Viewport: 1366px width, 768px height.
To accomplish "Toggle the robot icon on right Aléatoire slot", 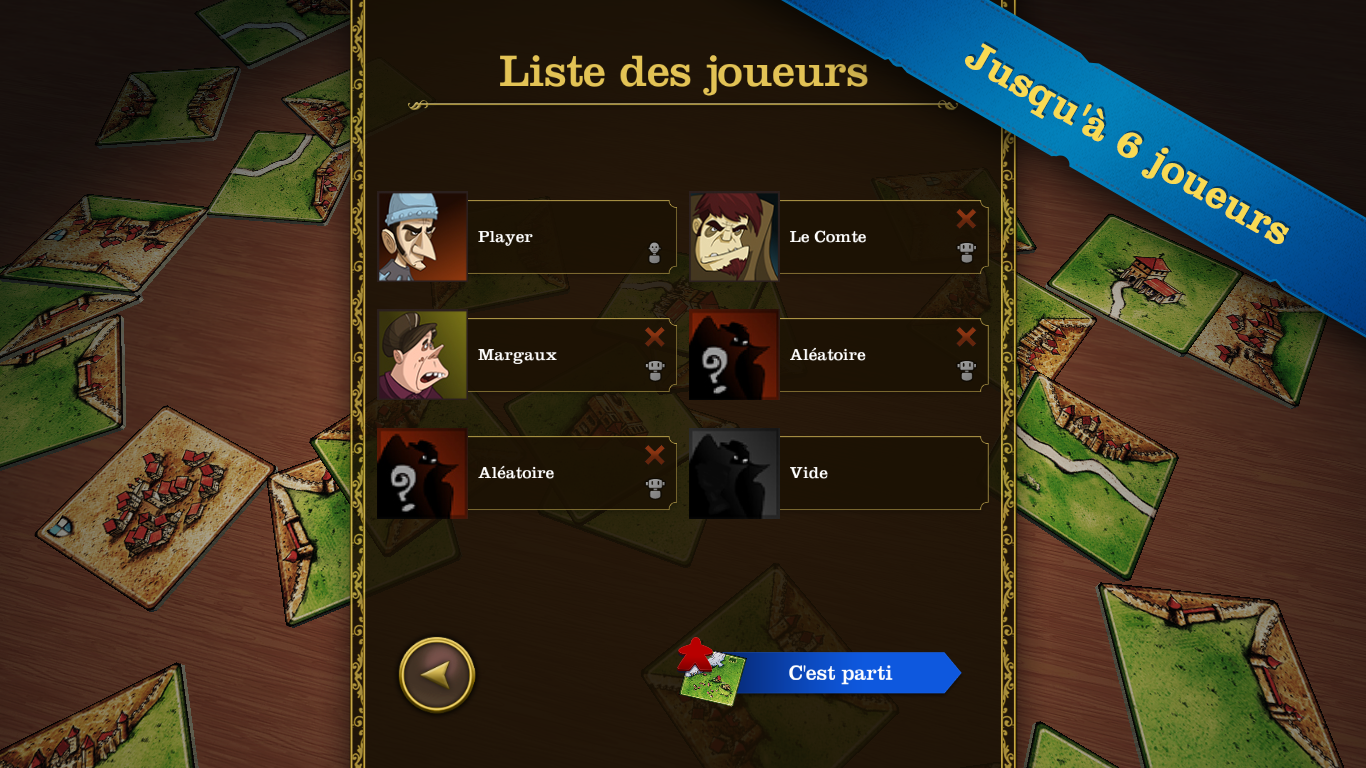I will (965, 372).
